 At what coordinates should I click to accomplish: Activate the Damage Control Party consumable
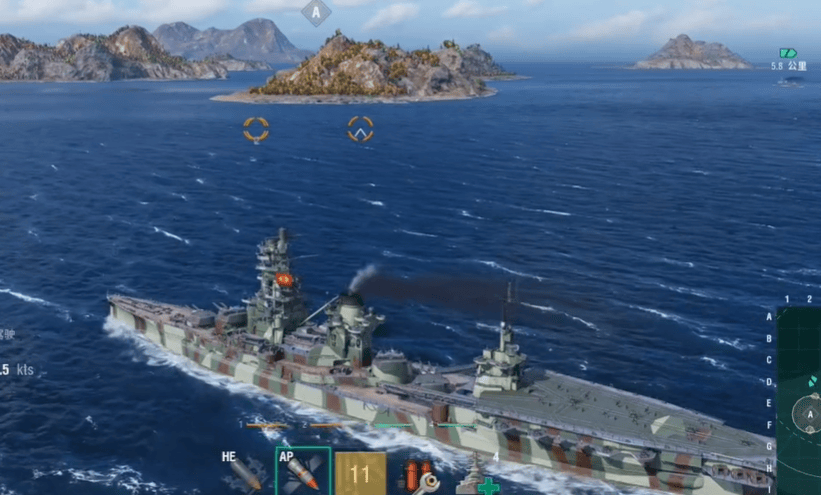(x=419, y=475)
